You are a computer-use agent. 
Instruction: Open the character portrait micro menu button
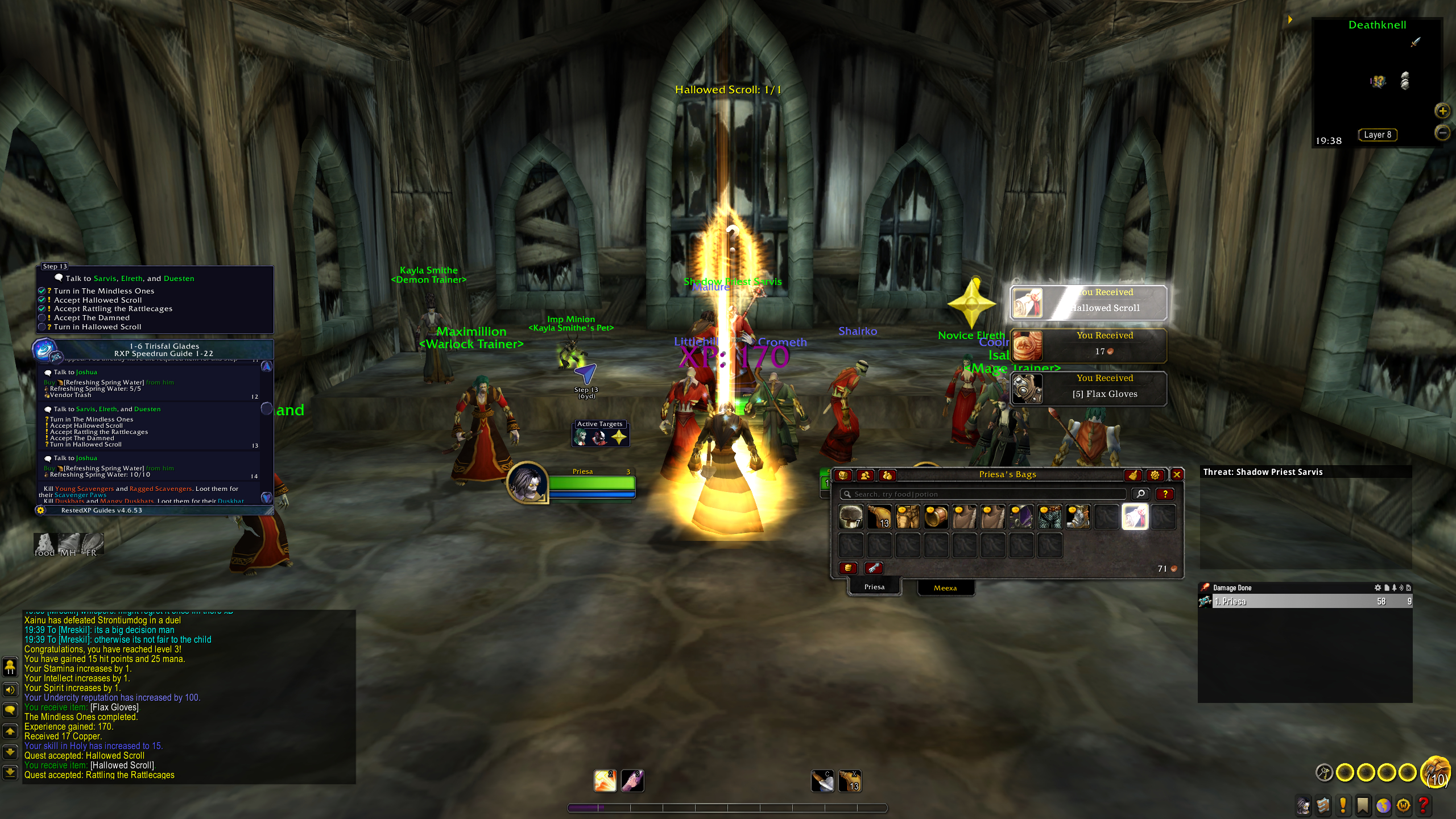point(1303,805)
